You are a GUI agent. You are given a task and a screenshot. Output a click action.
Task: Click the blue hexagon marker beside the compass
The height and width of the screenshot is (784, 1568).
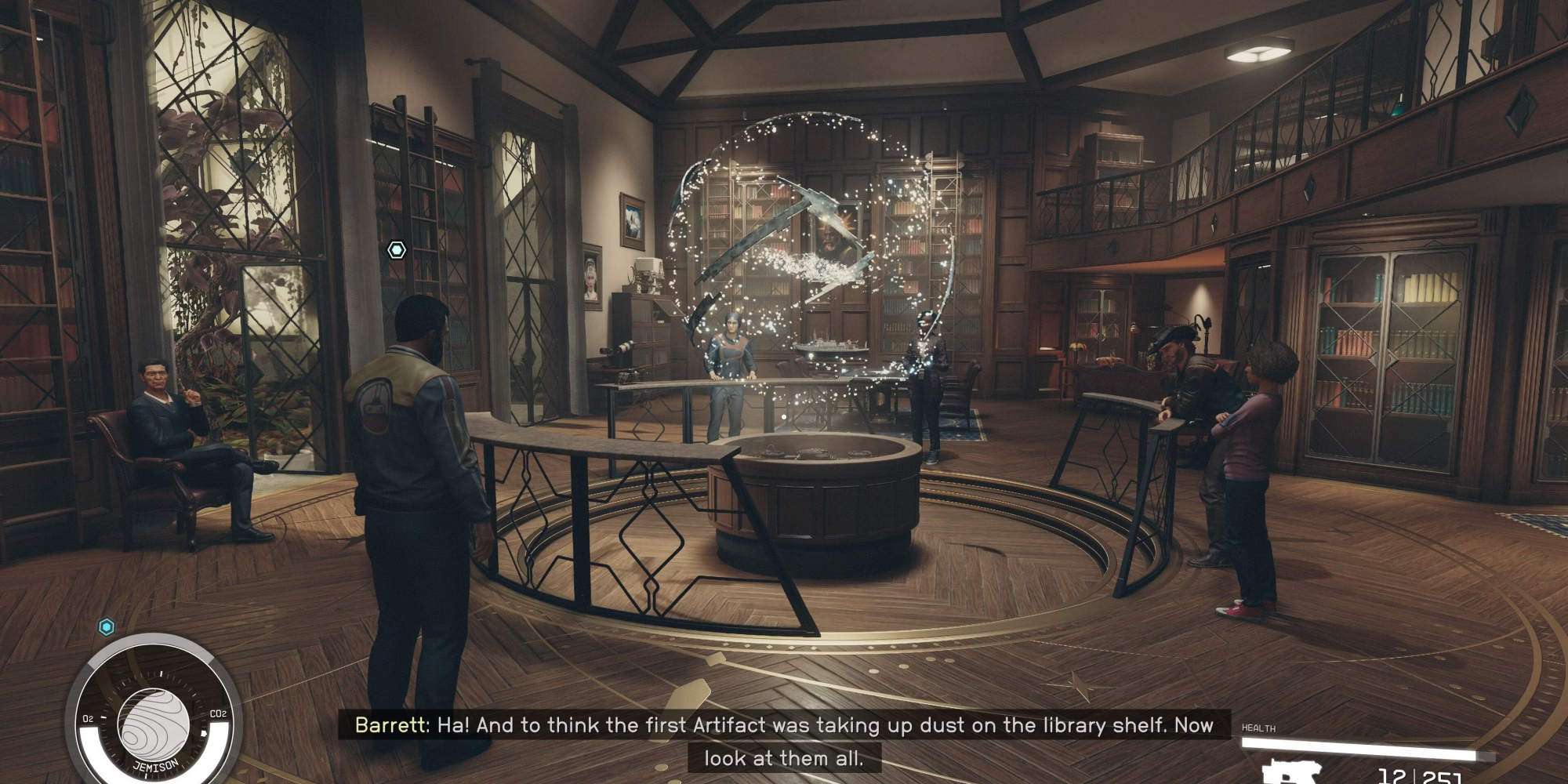pos(107,626)
